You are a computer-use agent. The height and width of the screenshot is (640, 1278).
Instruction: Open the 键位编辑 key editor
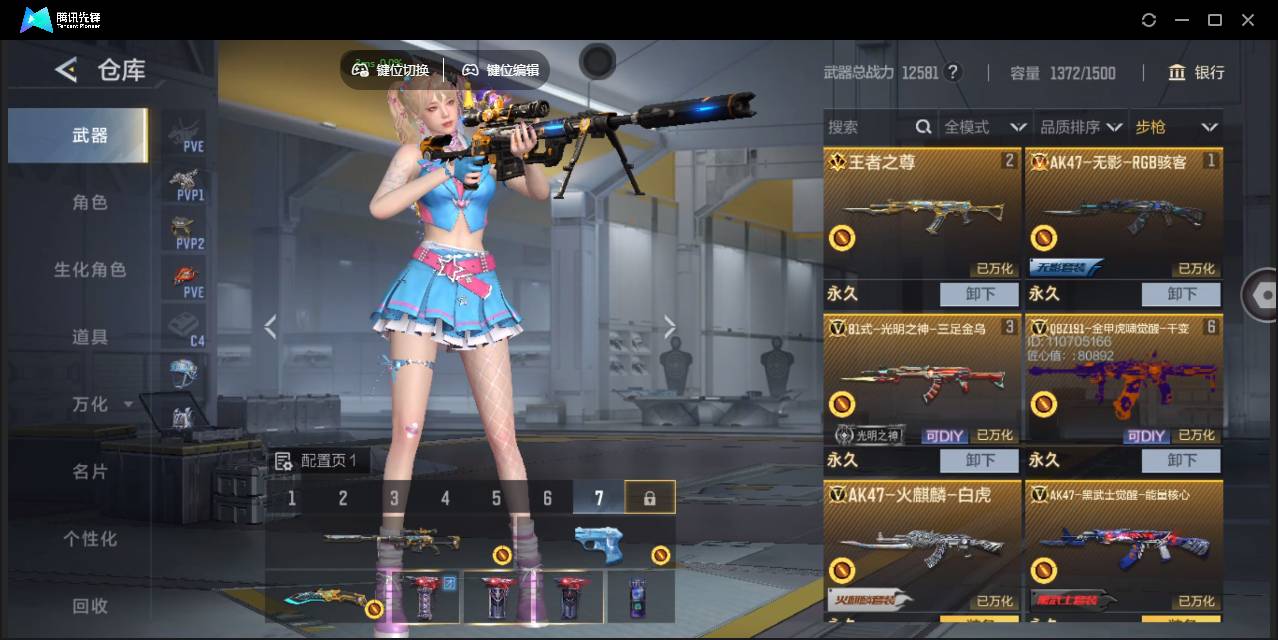[500, 70]
